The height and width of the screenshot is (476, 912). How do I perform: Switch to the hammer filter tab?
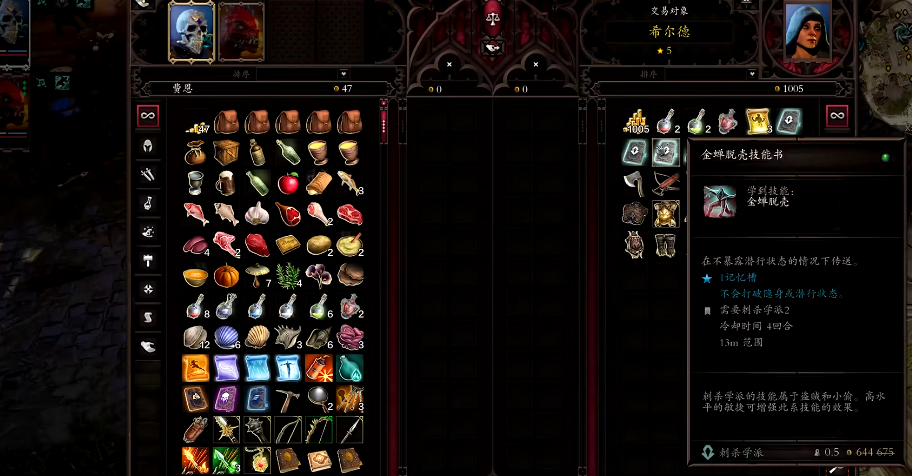(148, 261)
